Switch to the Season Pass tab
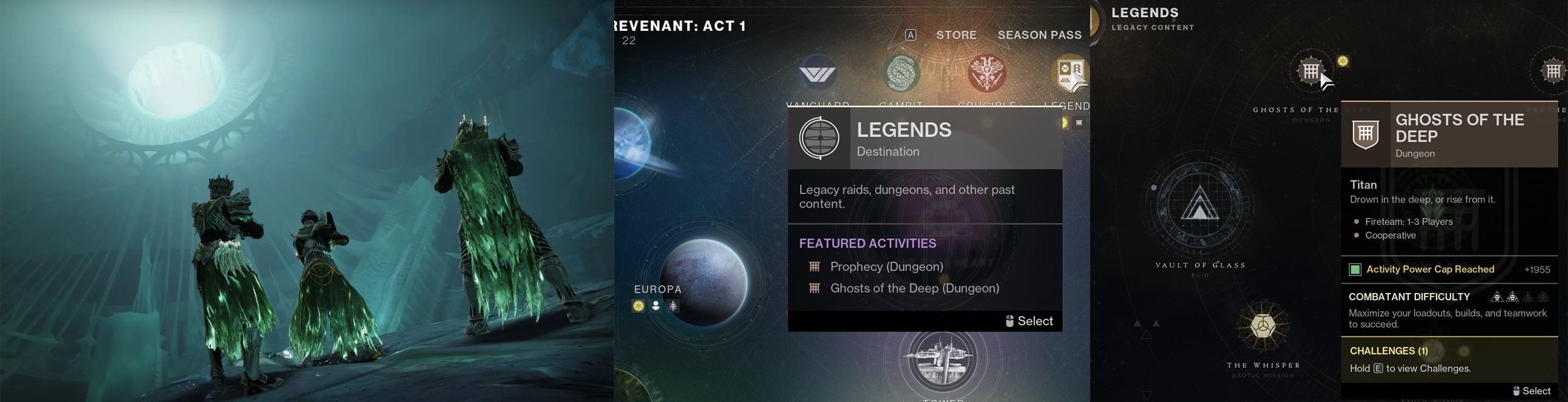Image resolution: width=1568 pixels, height=402 pixels. [1039, 35]
